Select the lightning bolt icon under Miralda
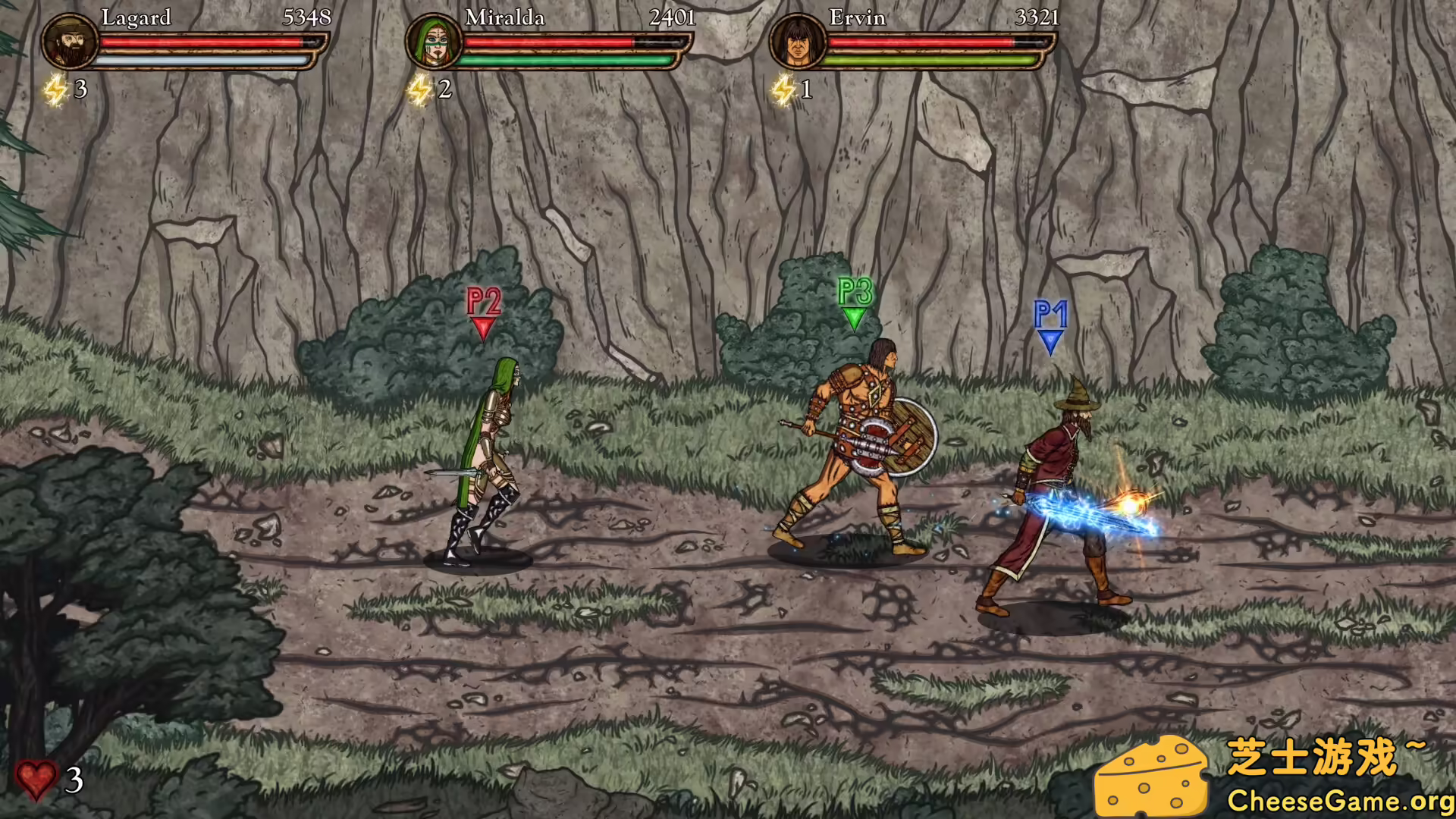This screenshot has width=1456, height=819. (419, 90)
